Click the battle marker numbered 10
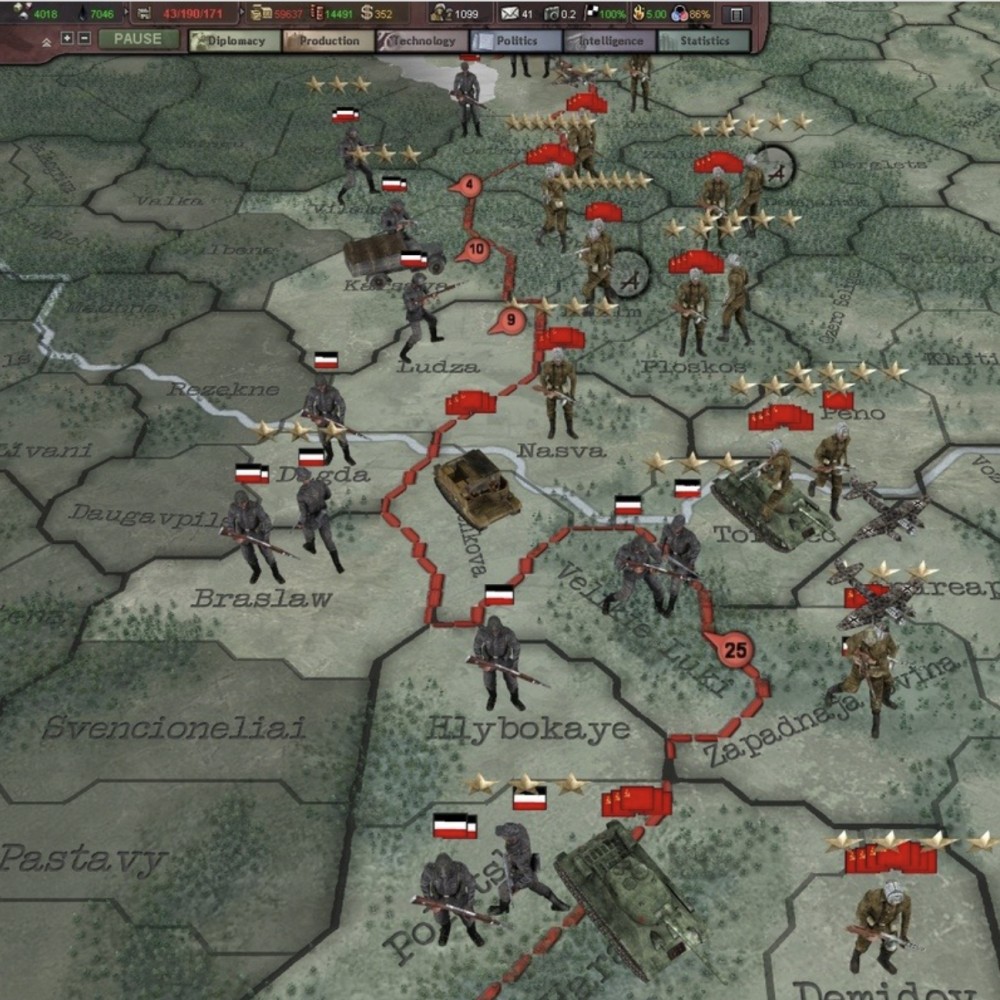 tap(476, 249)
